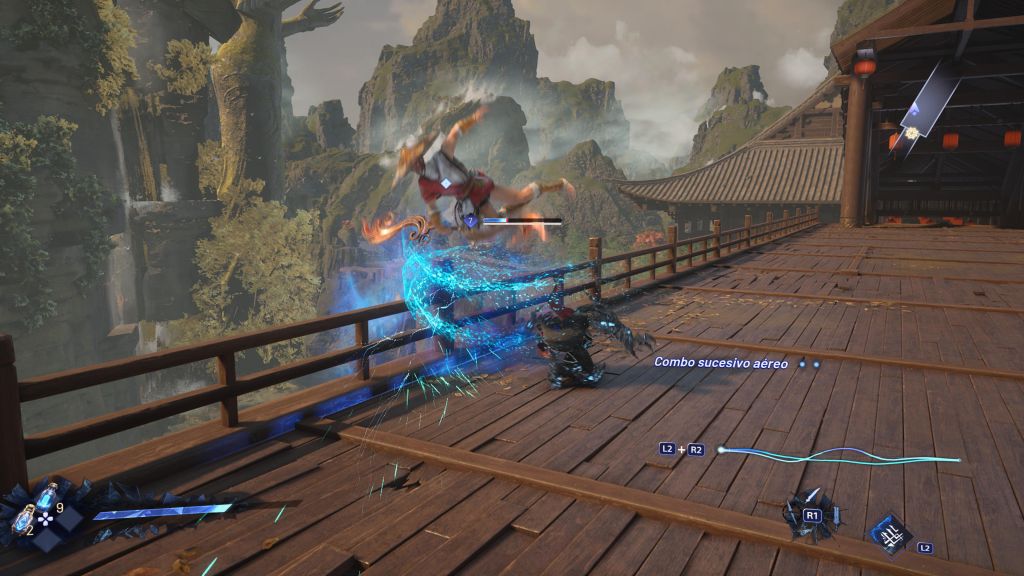Activate the diamond-shaped rune ability icon
The image size is (1024, 576).
click(x=889, y=533)
